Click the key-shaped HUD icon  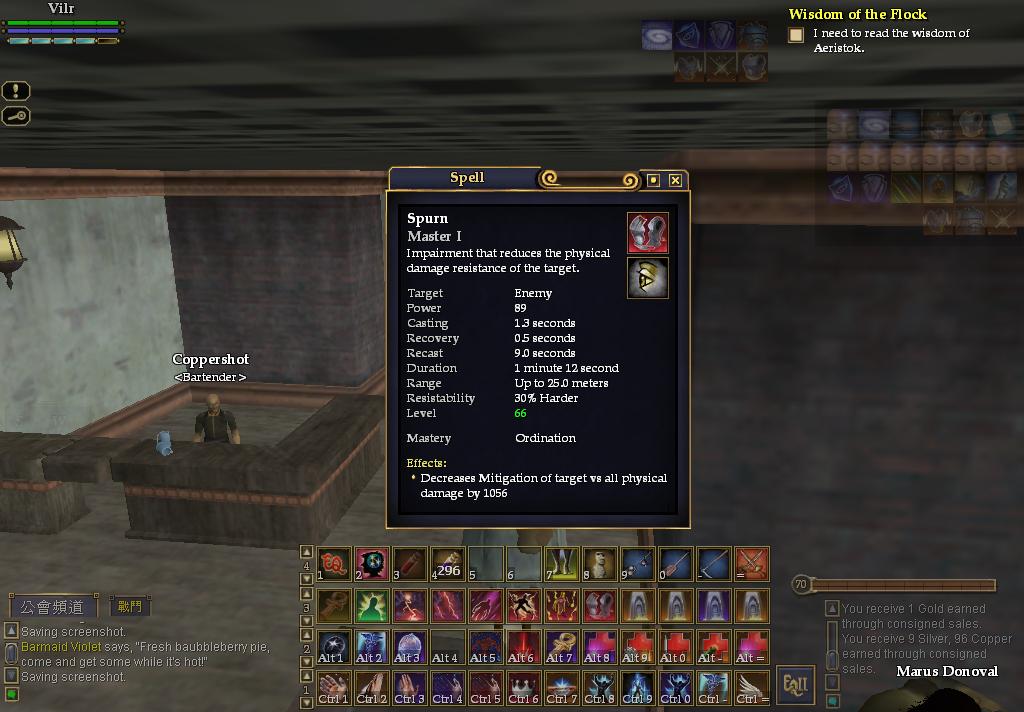(x=16, y=116)
